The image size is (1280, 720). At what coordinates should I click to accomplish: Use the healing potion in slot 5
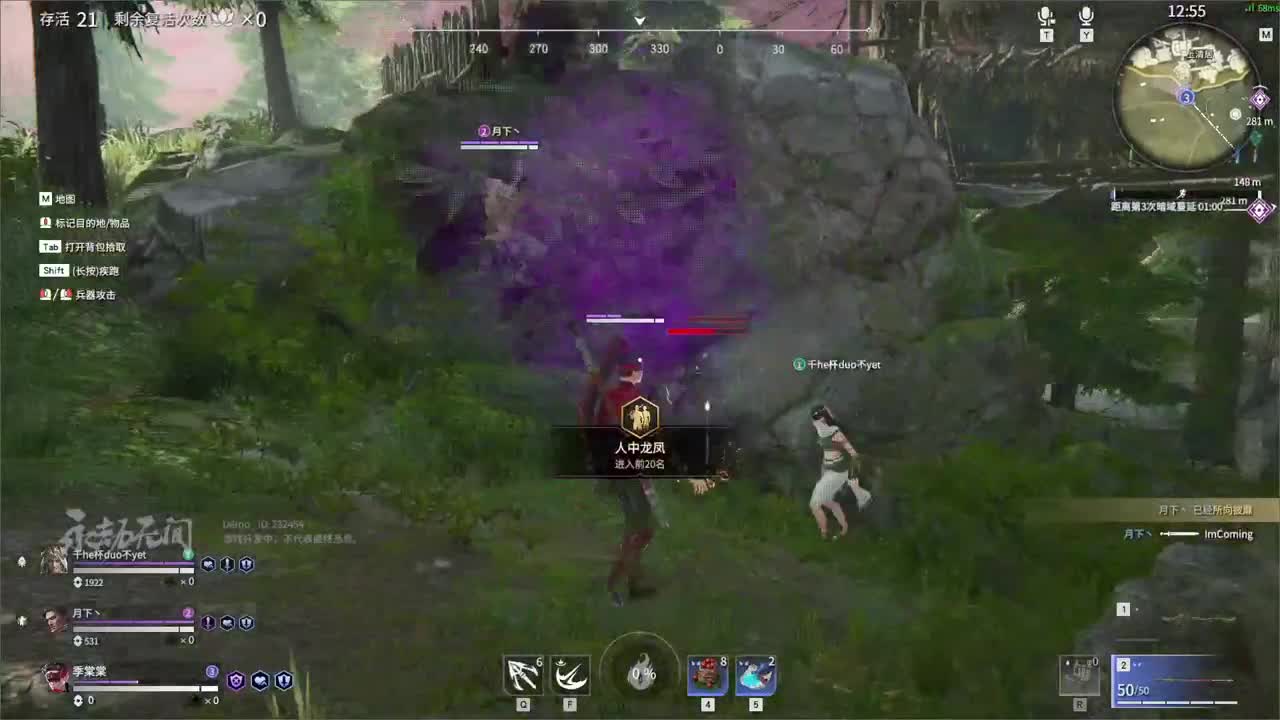coord(756,675)
